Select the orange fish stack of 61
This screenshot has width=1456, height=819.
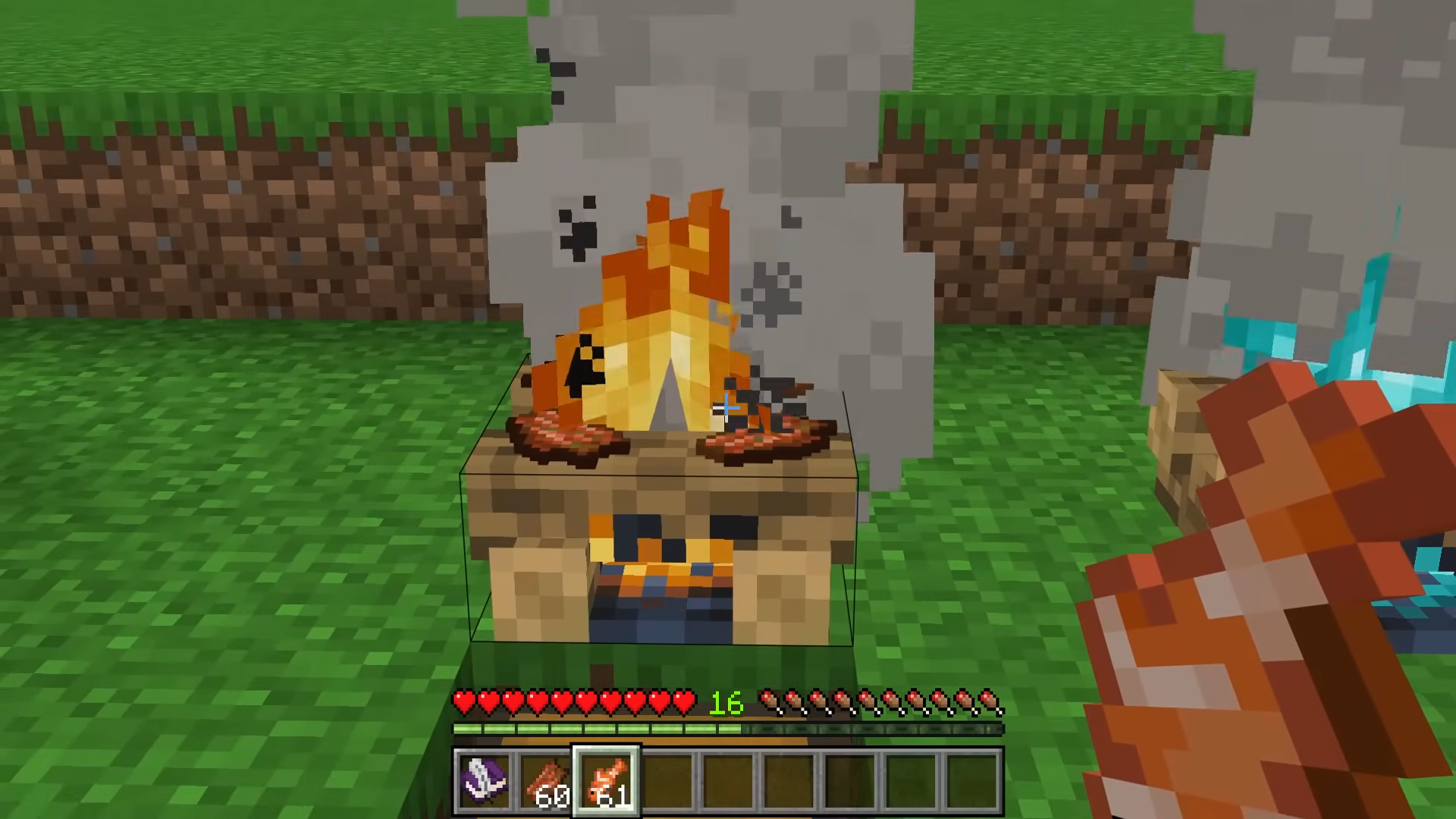pyautogui.click(x=606, y=780)
